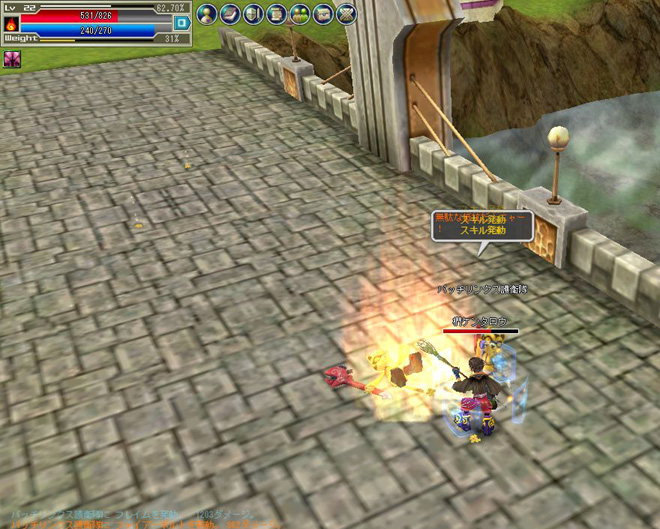Open the spellbook skills menu icon
Image resolution: width=660 pixels, height=529 pixels.
coord(230,14)
